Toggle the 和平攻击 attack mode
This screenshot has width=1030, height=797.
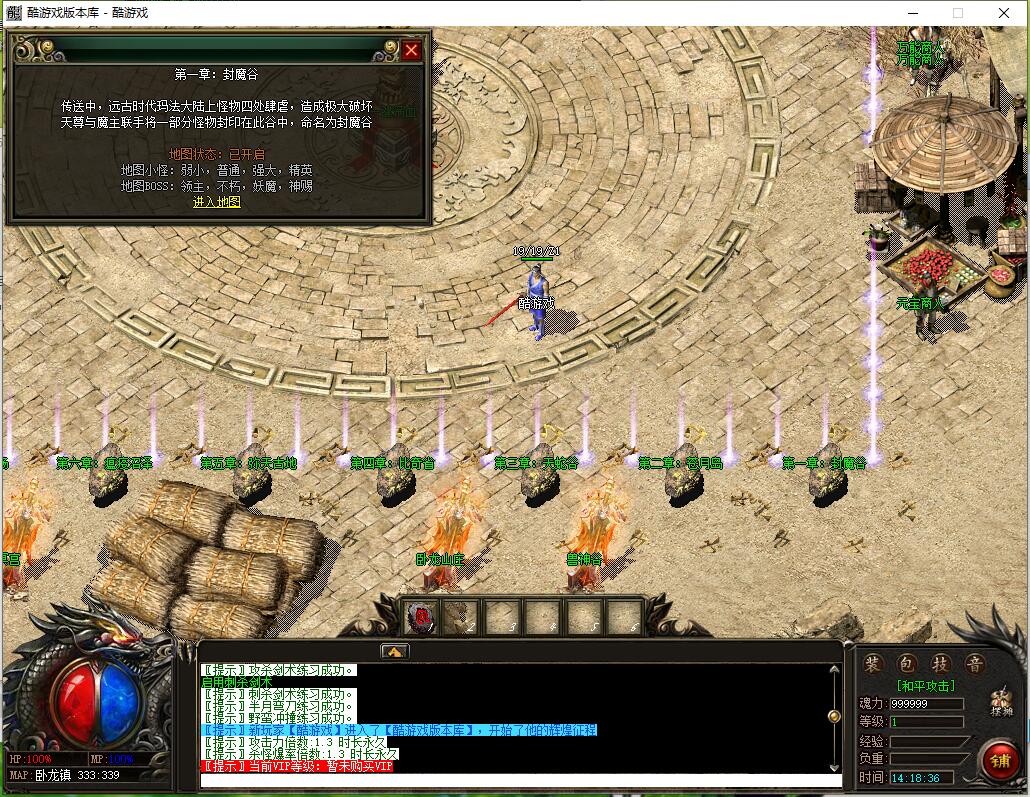(x=925, y=686)
